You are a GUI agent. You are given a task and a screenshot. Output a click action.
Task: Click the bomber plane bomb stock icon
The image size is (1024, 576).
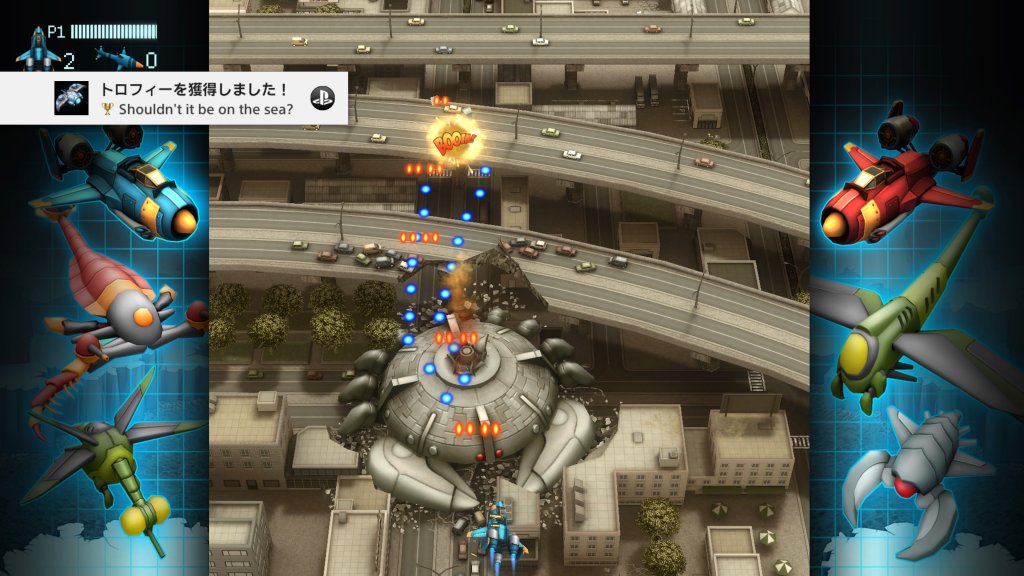point(116,57)
